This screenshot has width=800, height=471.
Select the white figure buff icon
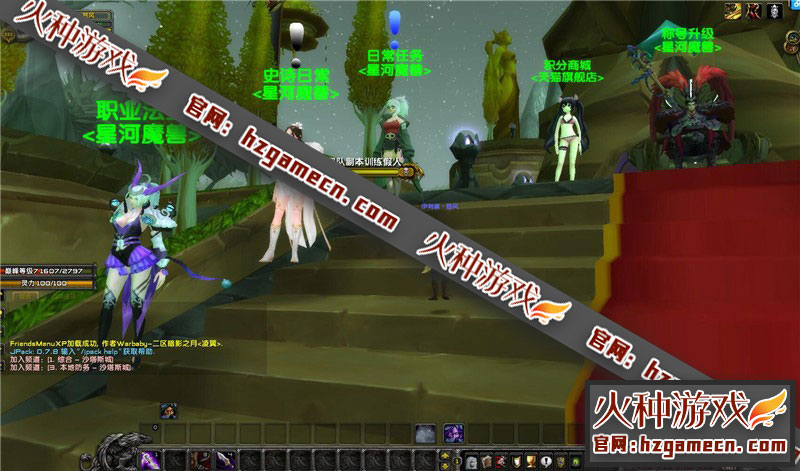773,11
